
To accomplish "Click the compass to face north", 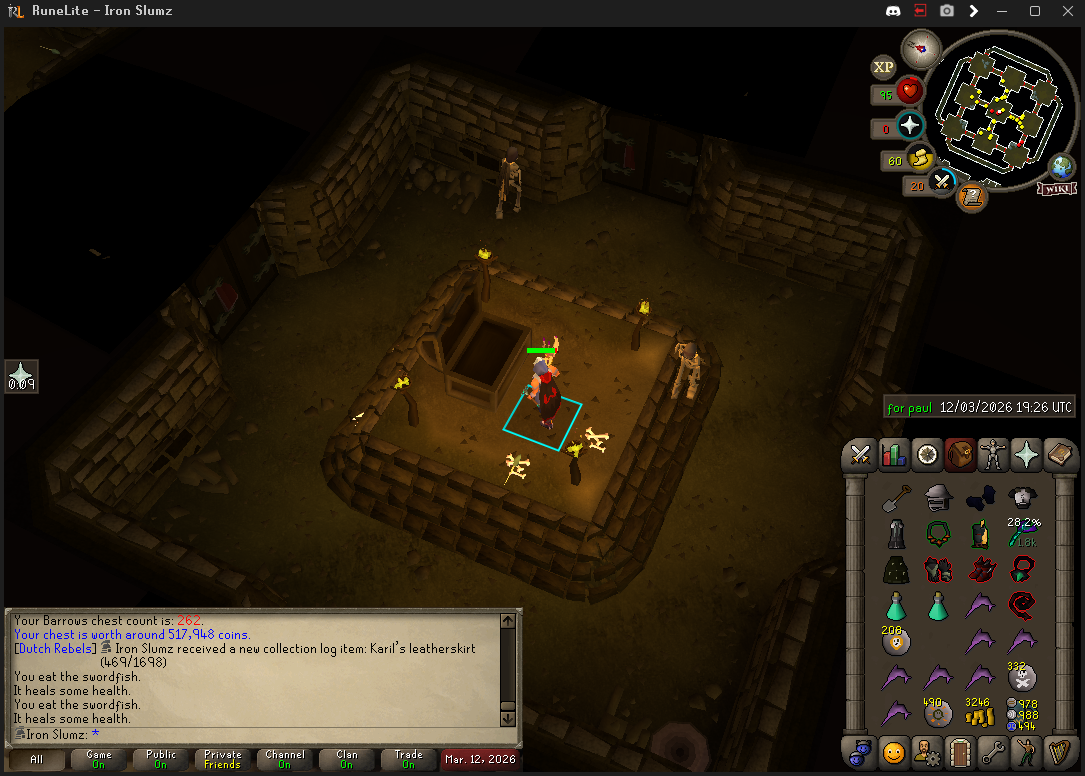I will pos(921,48).
